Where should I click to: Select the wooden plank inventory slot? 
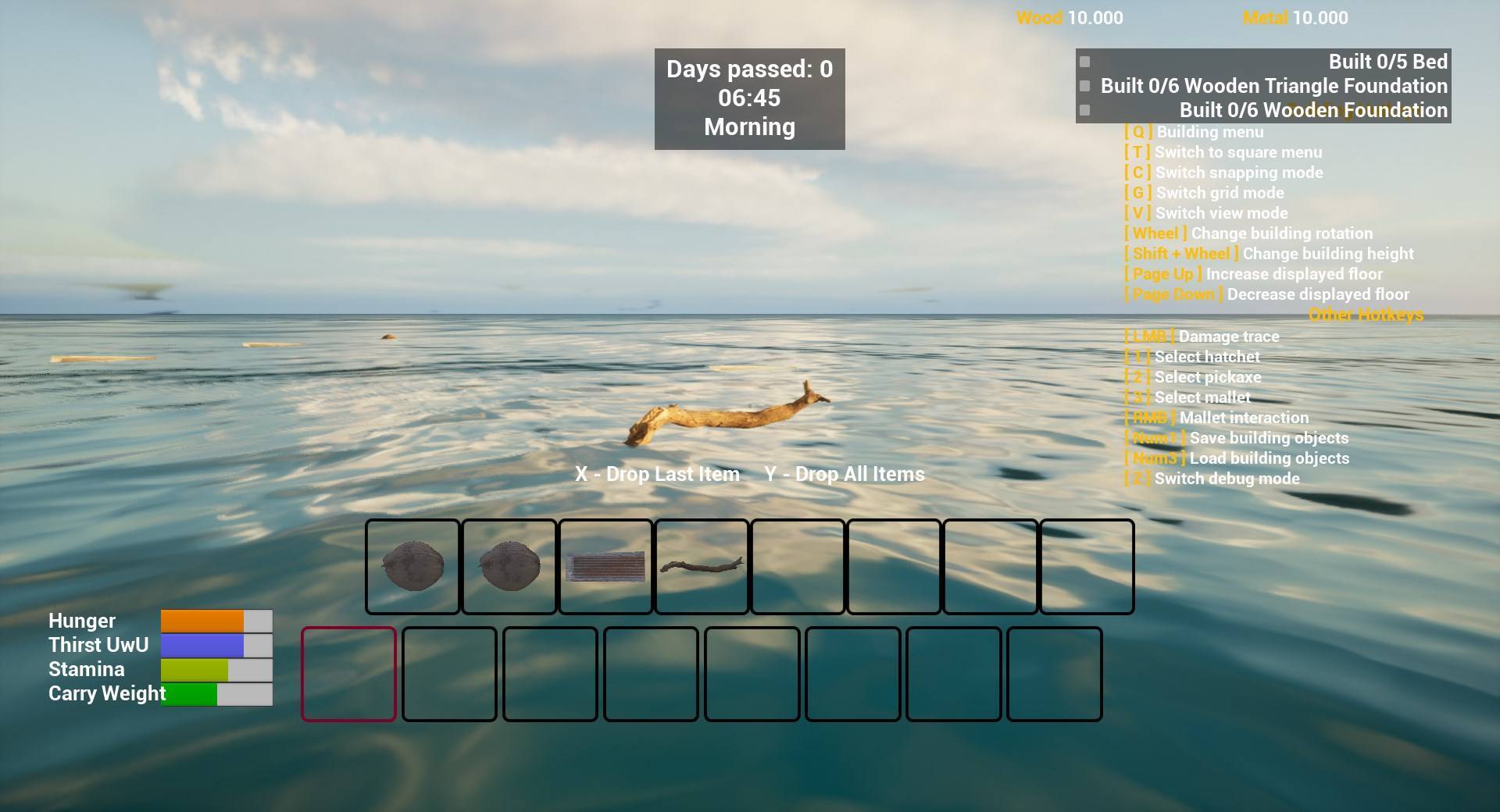click(x=605, y=567)
